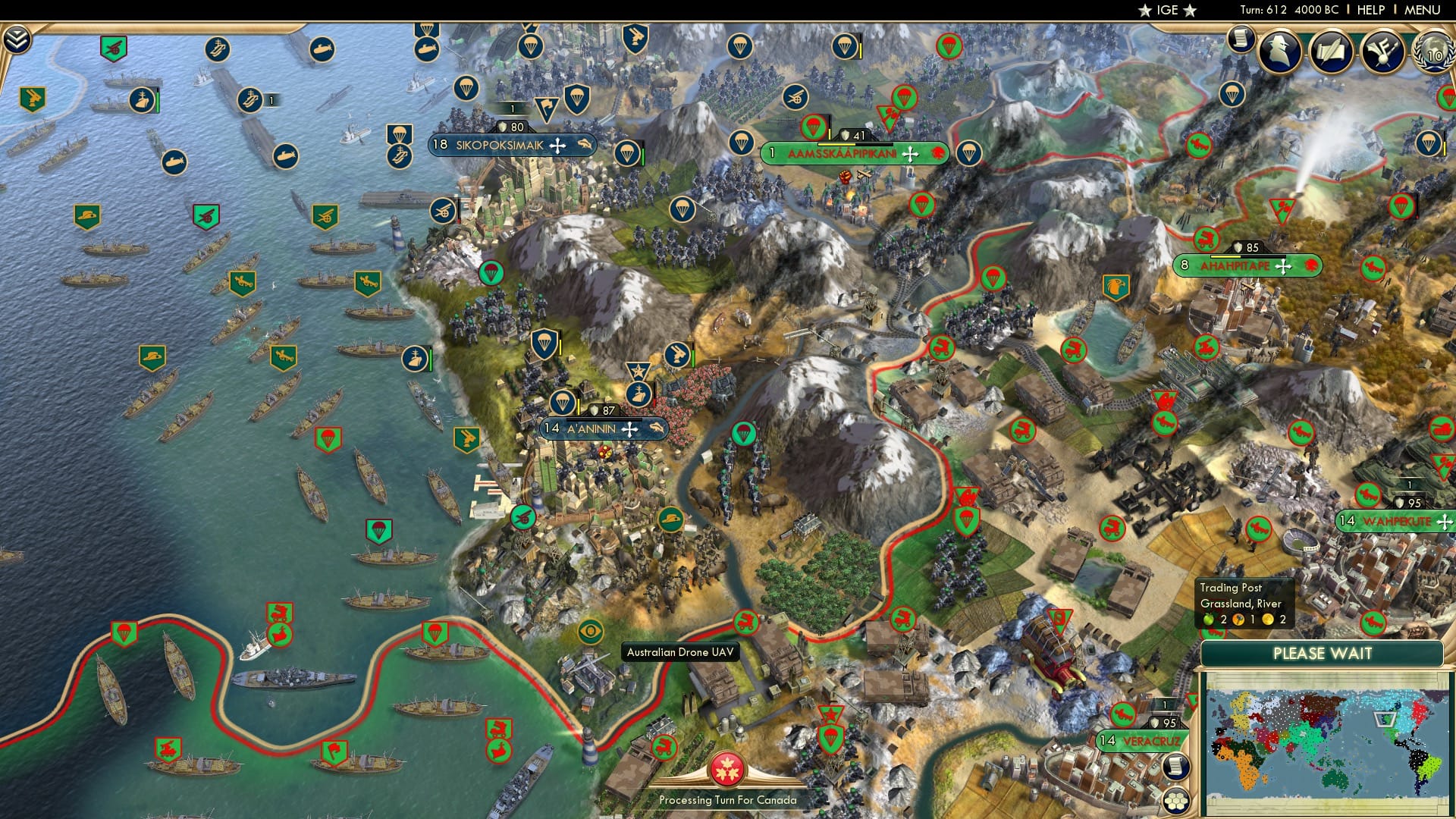Click the fighter icon on the SIKOPOKSIMAIK banner
The width and height of the screenshot is (1456, 819).
(x=557, y=146)
